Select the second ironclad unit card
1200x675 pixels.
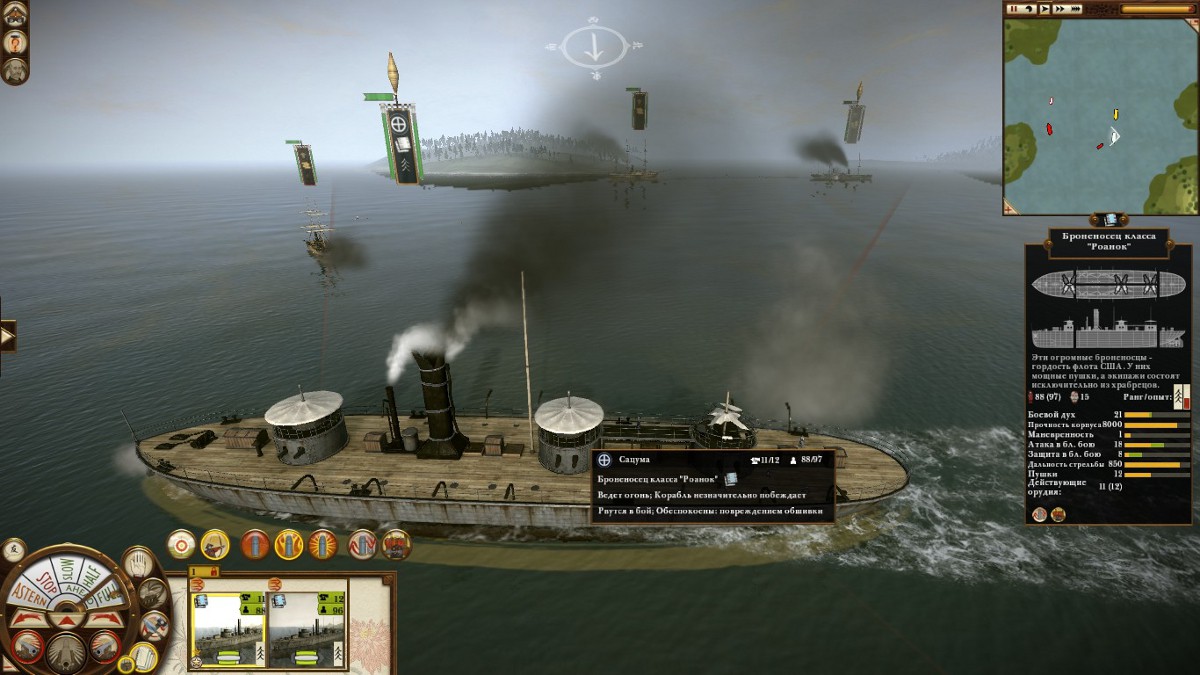click(307, 629)
